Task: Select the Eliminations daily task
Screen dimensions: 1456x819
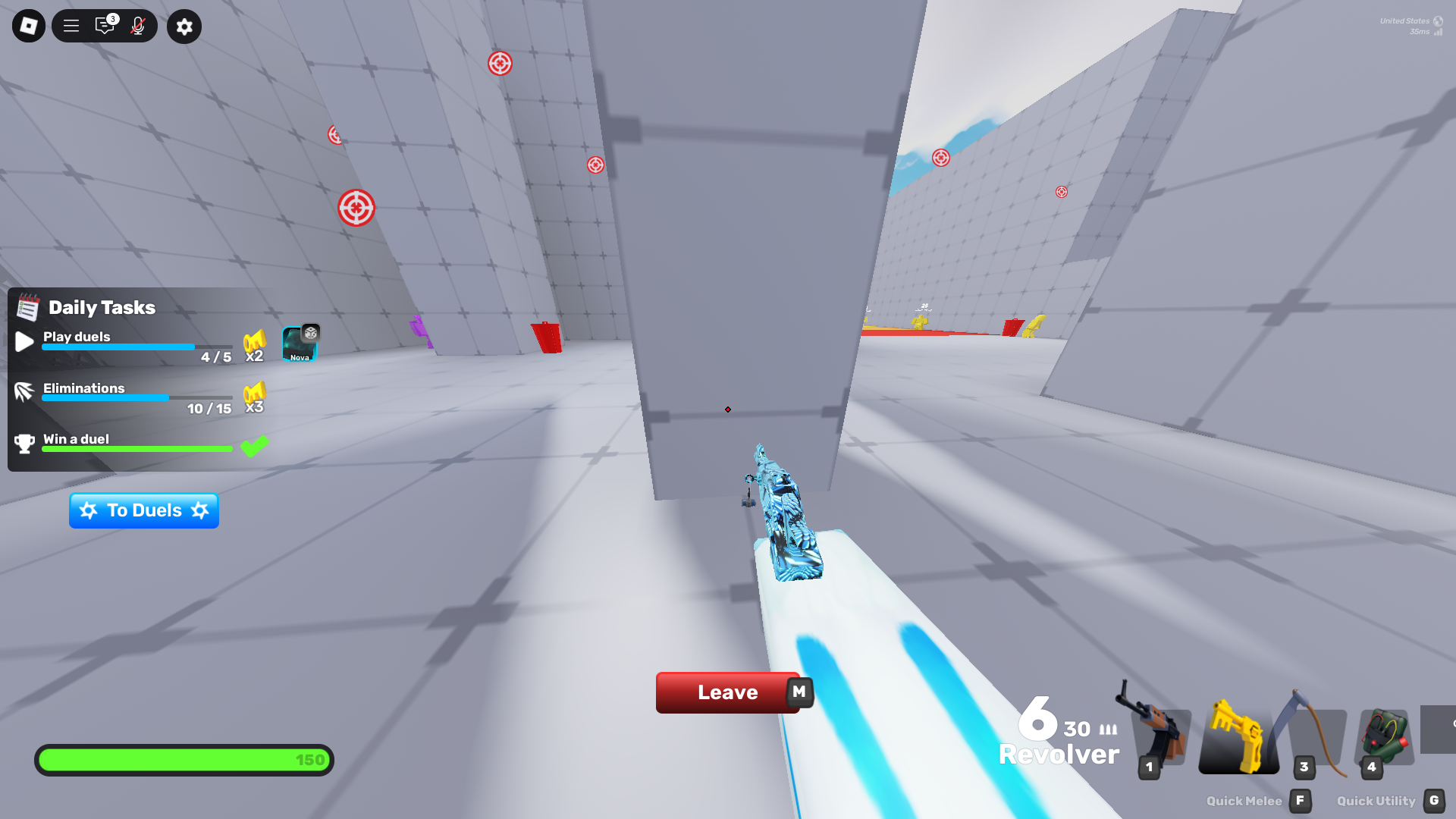Action: [136, 397]
